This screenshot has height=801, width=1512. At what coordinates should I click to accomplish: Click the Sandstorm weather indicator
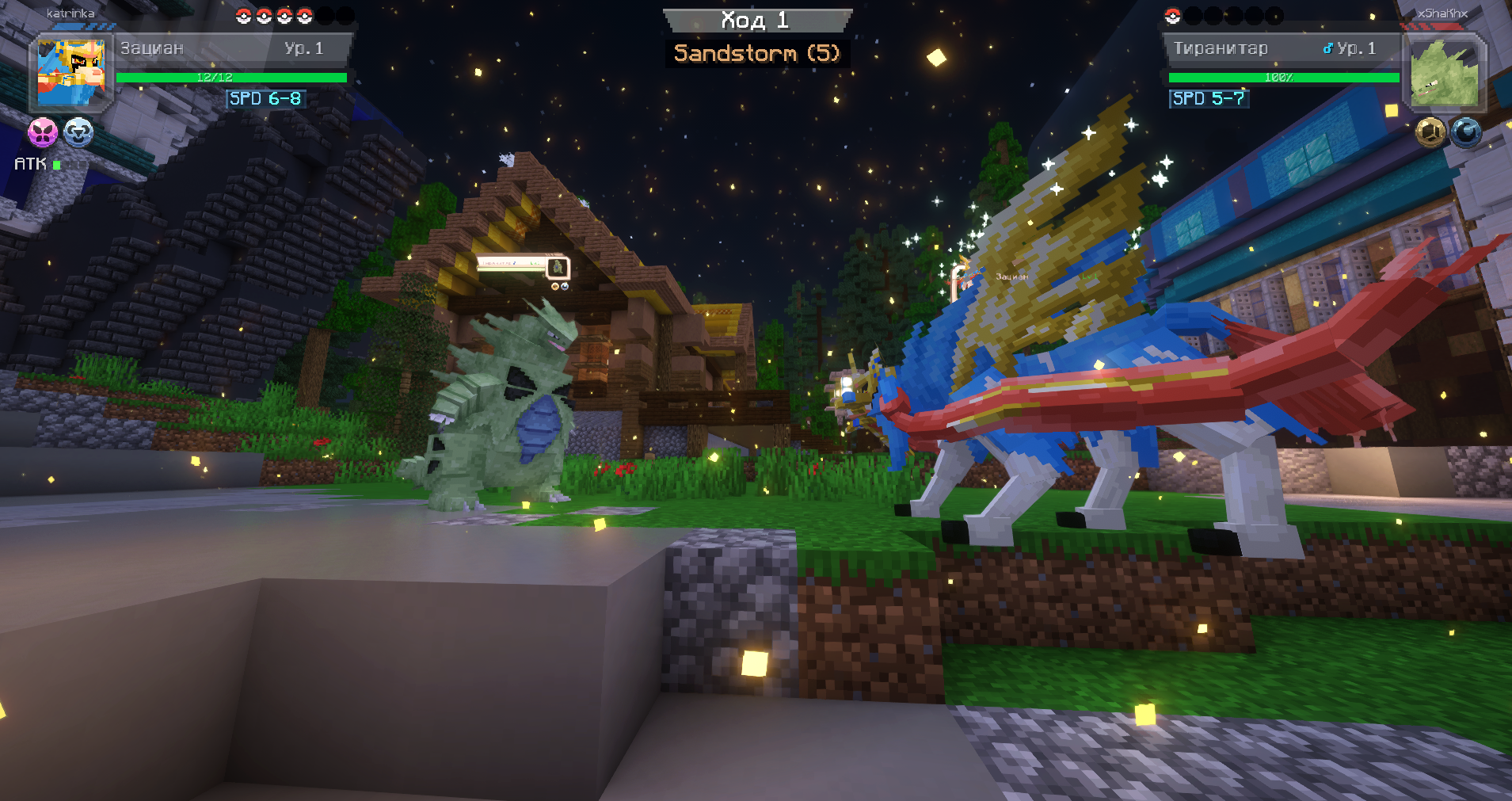pyautogui.click(x=756, y=53)
